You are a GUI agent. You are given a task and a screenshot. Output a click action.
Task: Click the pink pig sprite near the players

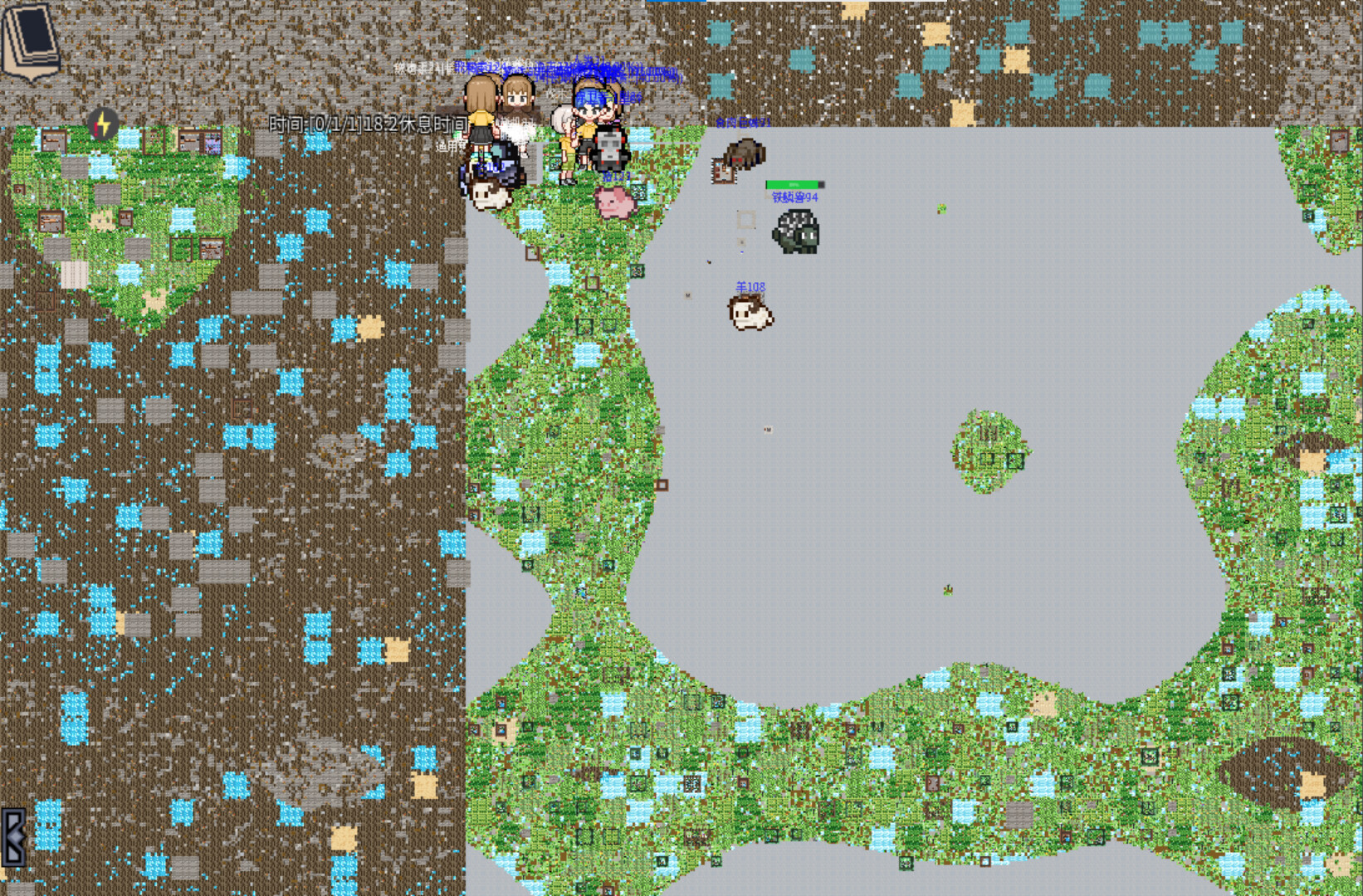(x=614, y=202)
